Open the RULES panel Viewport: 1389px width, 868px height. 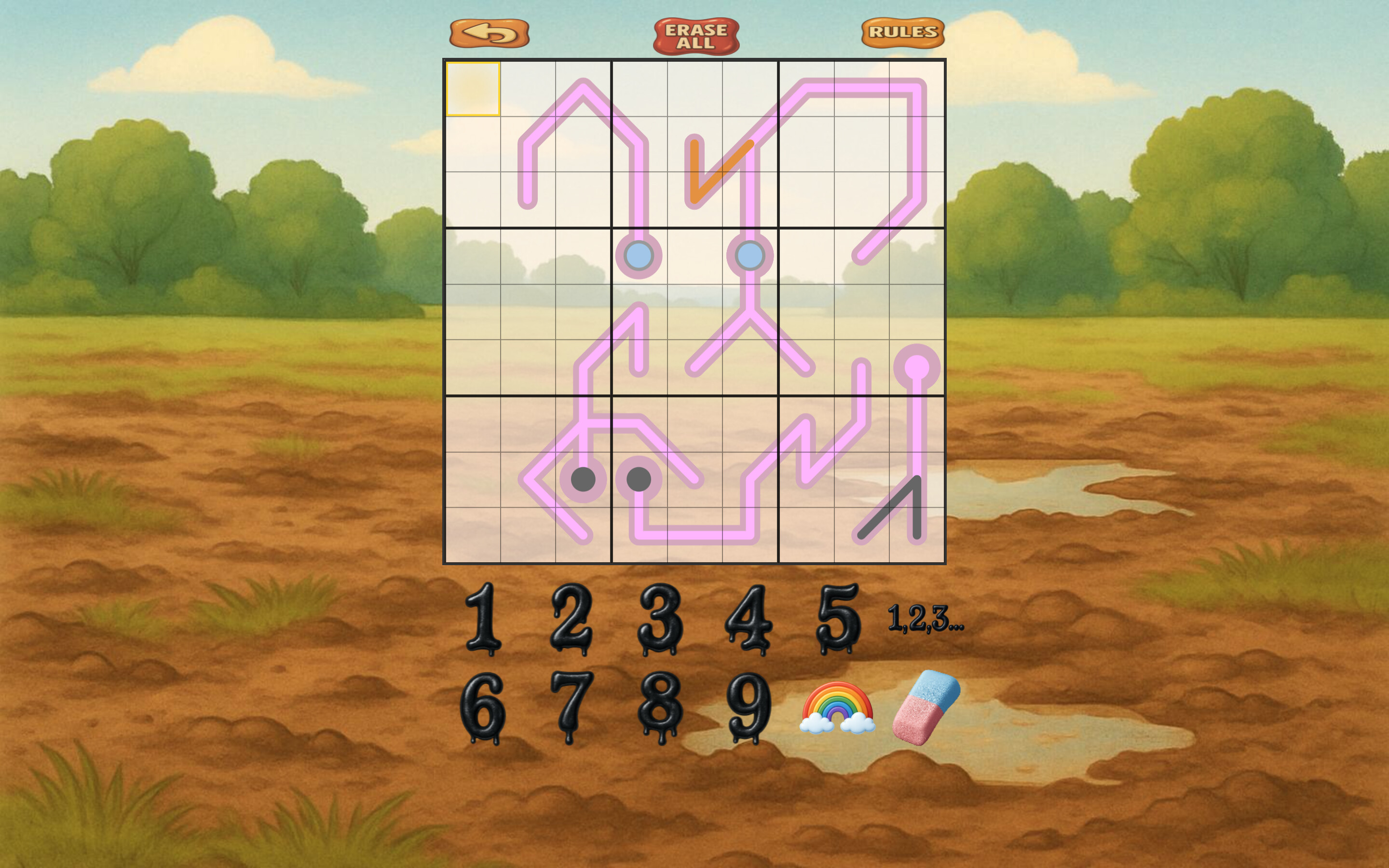point(903,33)
